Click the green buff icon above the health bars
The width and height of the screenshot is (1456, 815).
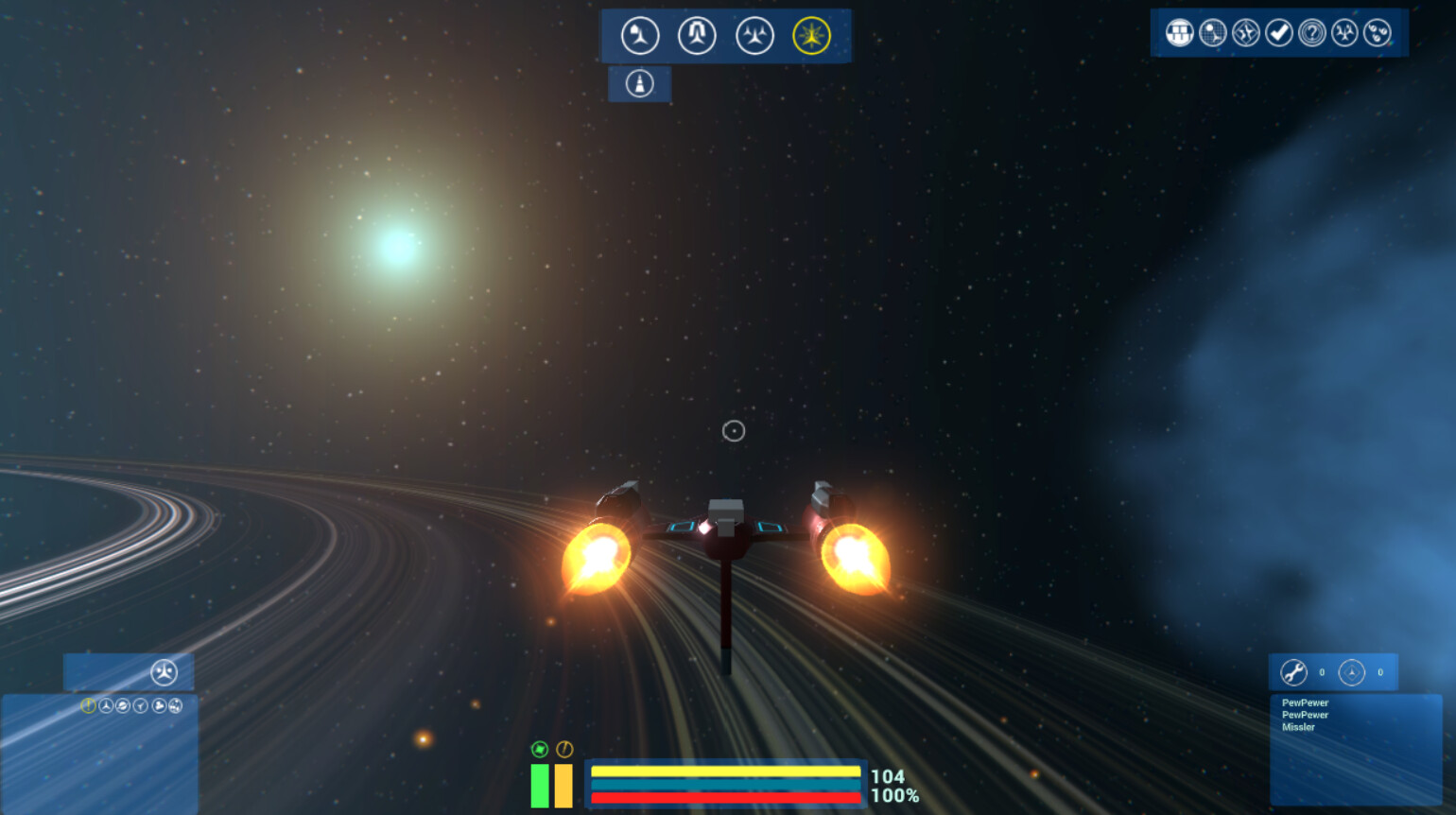tap(539, 749)
